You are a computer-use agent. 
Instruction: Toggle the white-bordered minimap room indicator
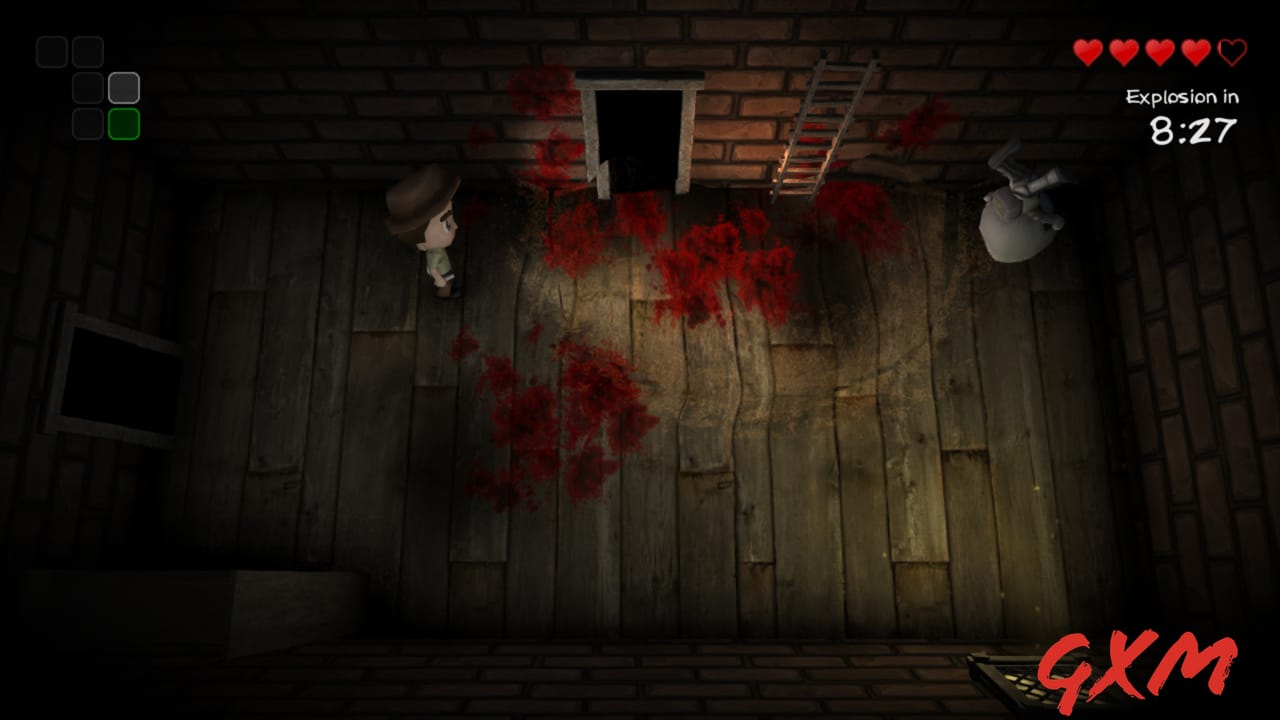tap(124, 88)
